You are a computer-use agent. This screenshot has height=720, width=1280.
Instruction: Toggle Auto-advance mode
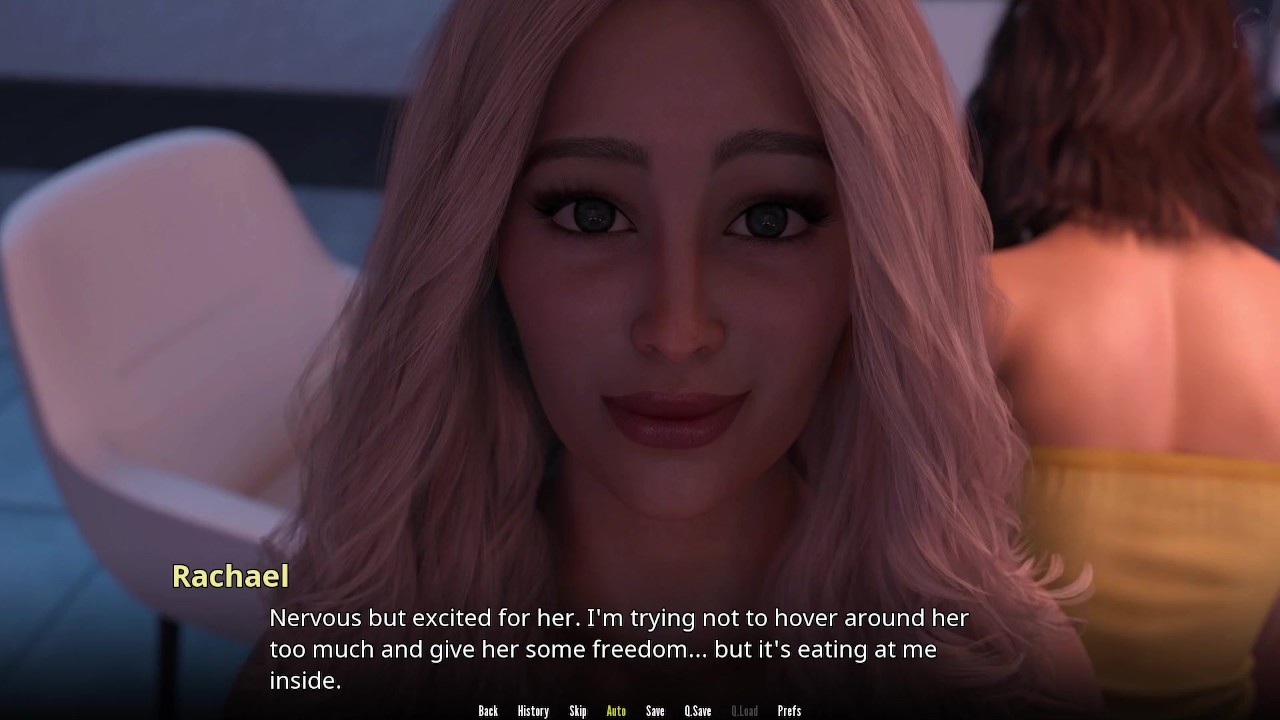tap(616, 711)
